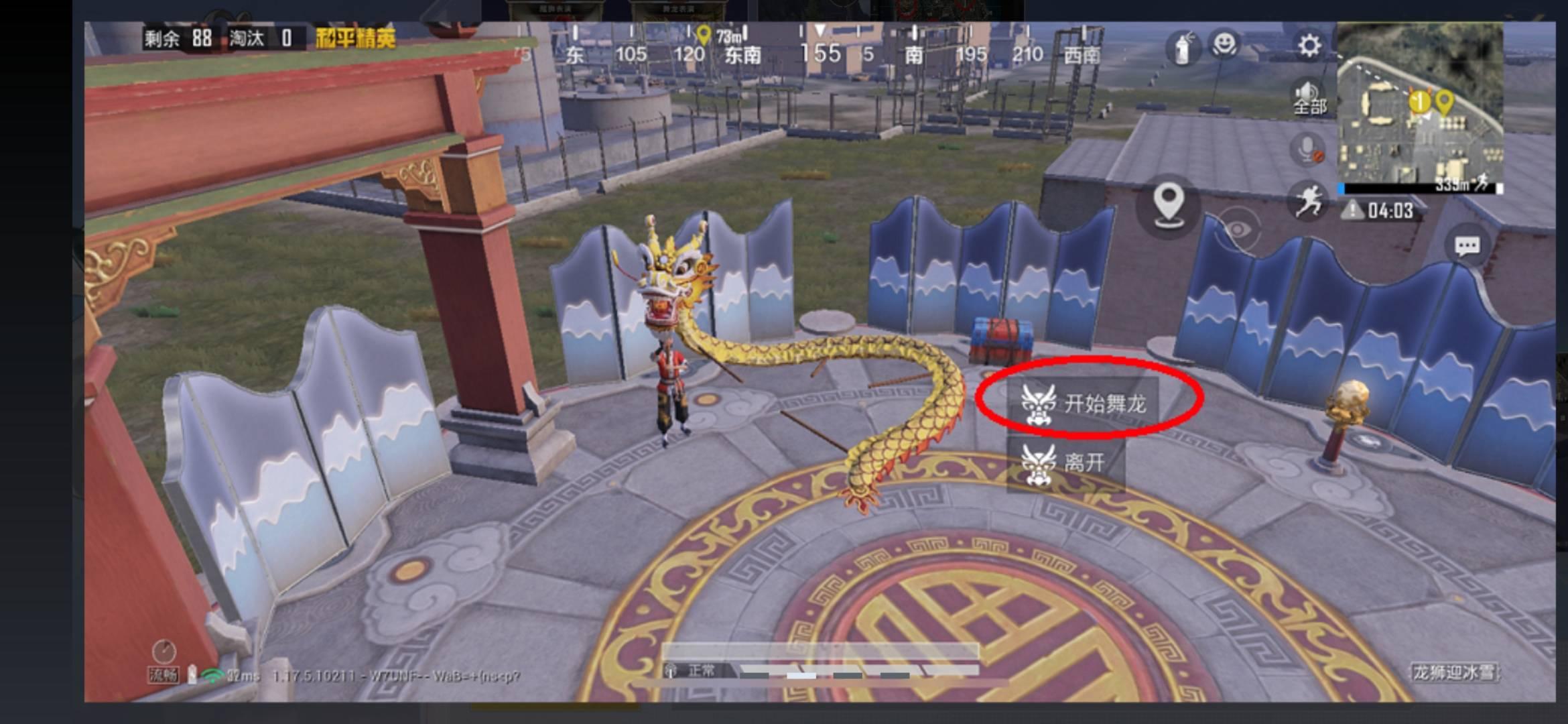Open the smiley emote menu

[1224, 45]
